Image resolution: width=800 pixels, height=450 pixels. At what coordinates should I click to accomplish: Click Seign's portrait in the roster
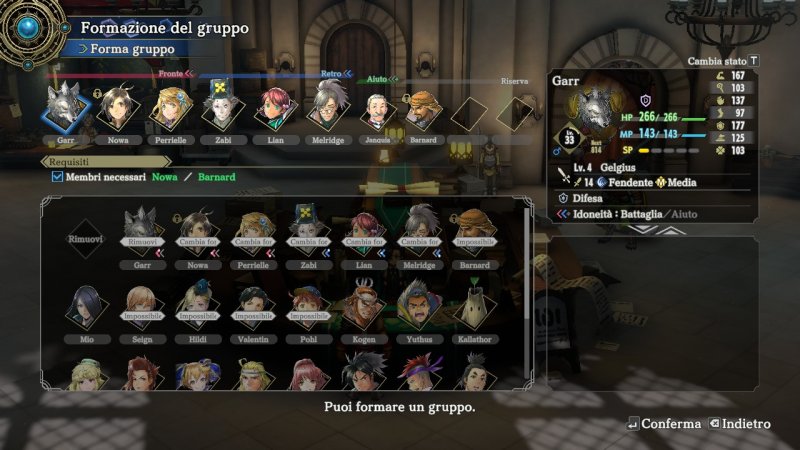141,308
